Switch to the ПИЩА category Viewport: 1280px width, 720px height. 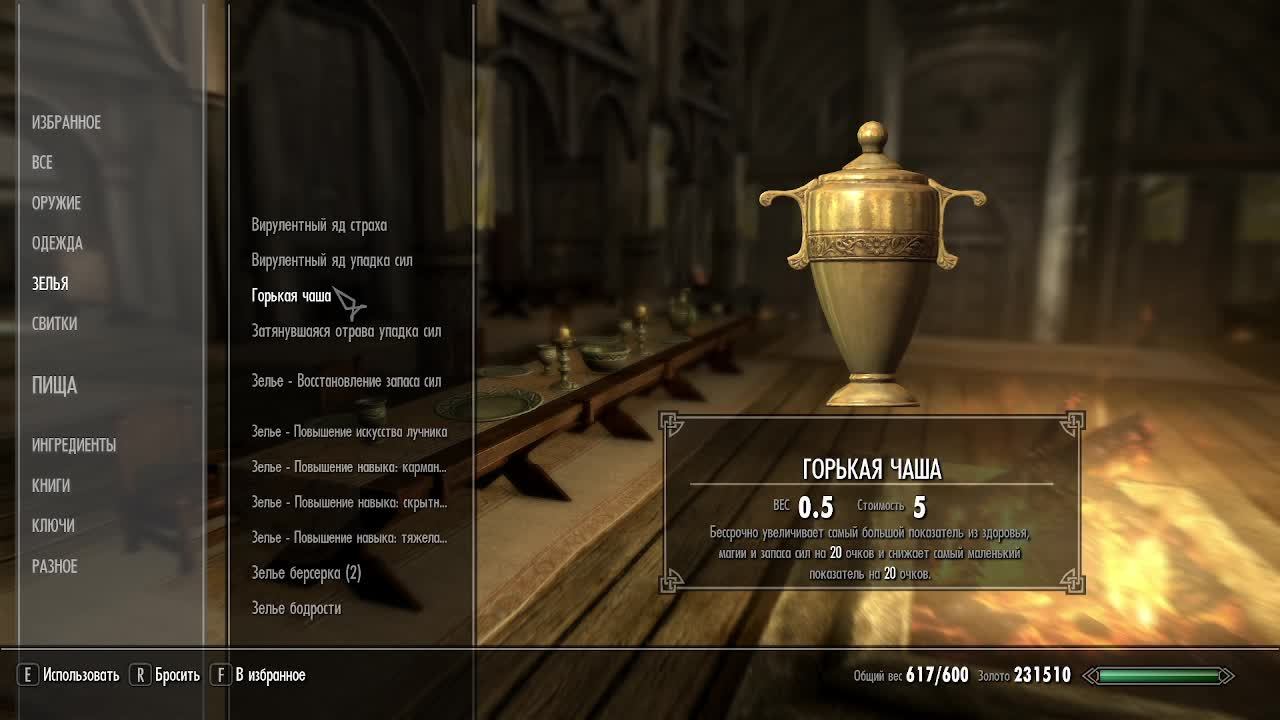pyautogui.click(x=54, y=385)
